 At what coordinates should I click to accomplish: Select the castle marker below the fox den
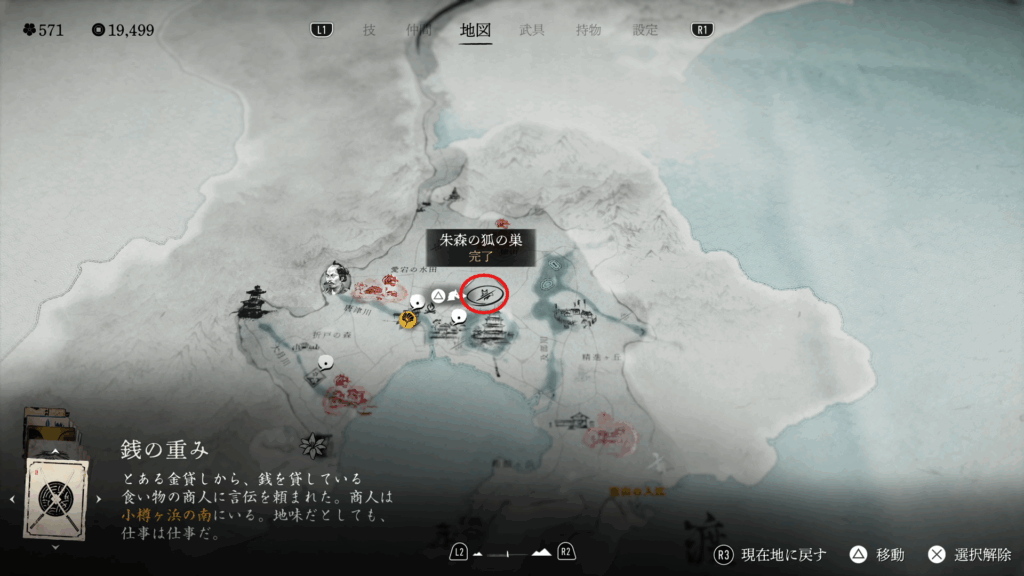coord(489,334)
